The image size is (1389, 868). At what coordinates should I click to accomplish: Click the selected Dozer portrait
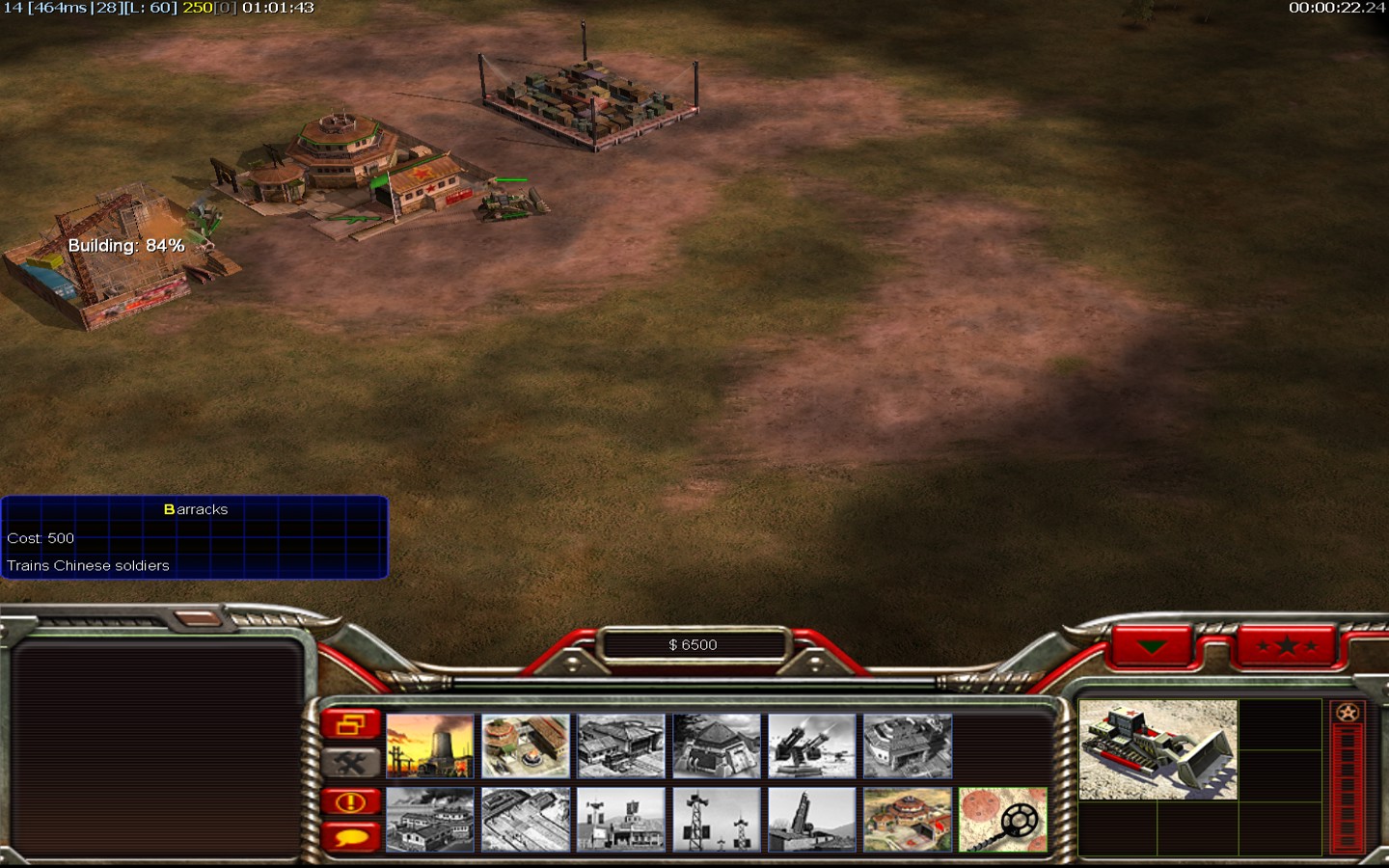[x=1157, y=749]
